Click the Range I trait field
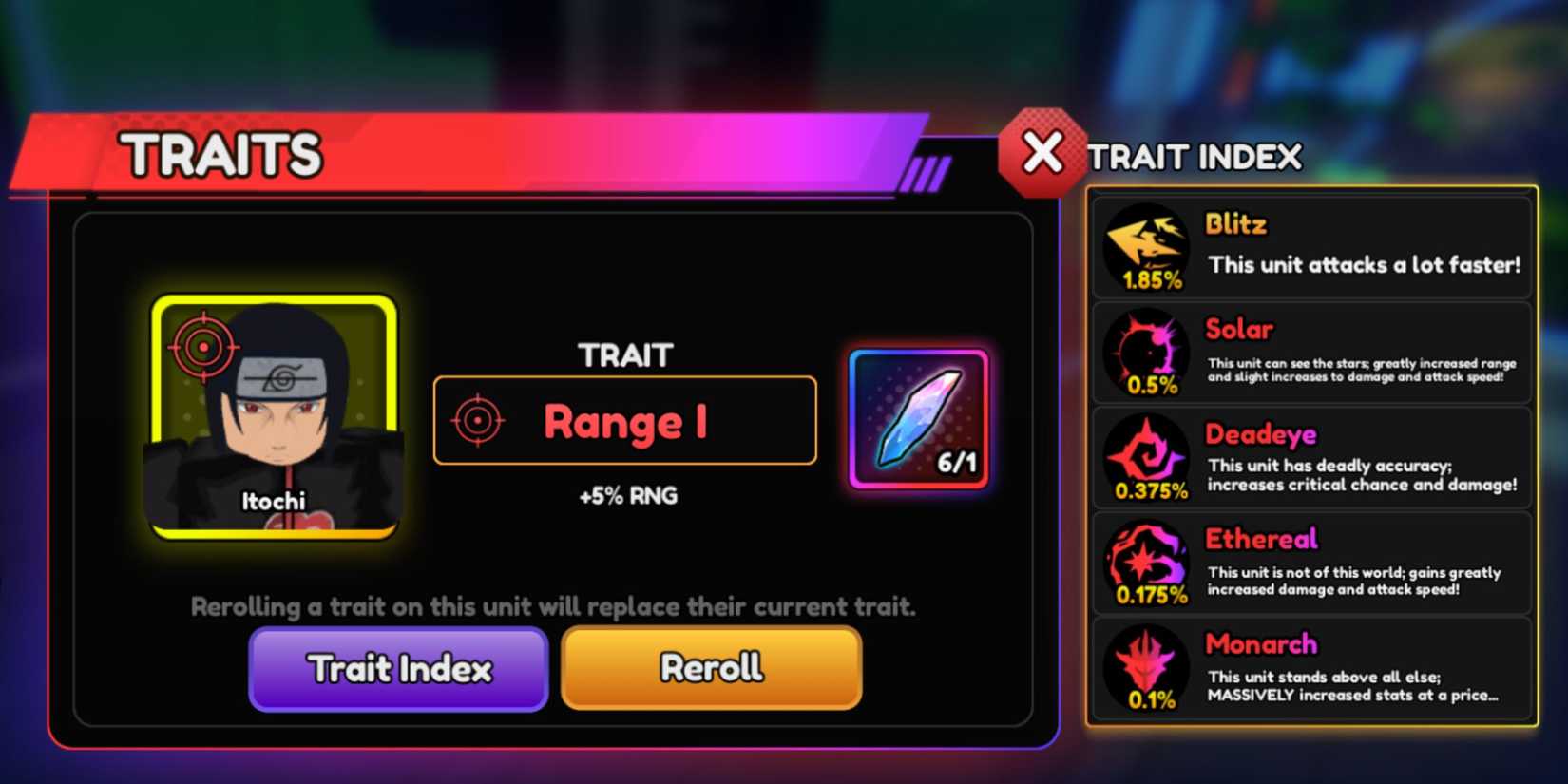 pyautogui.click(x=624, y=421)
